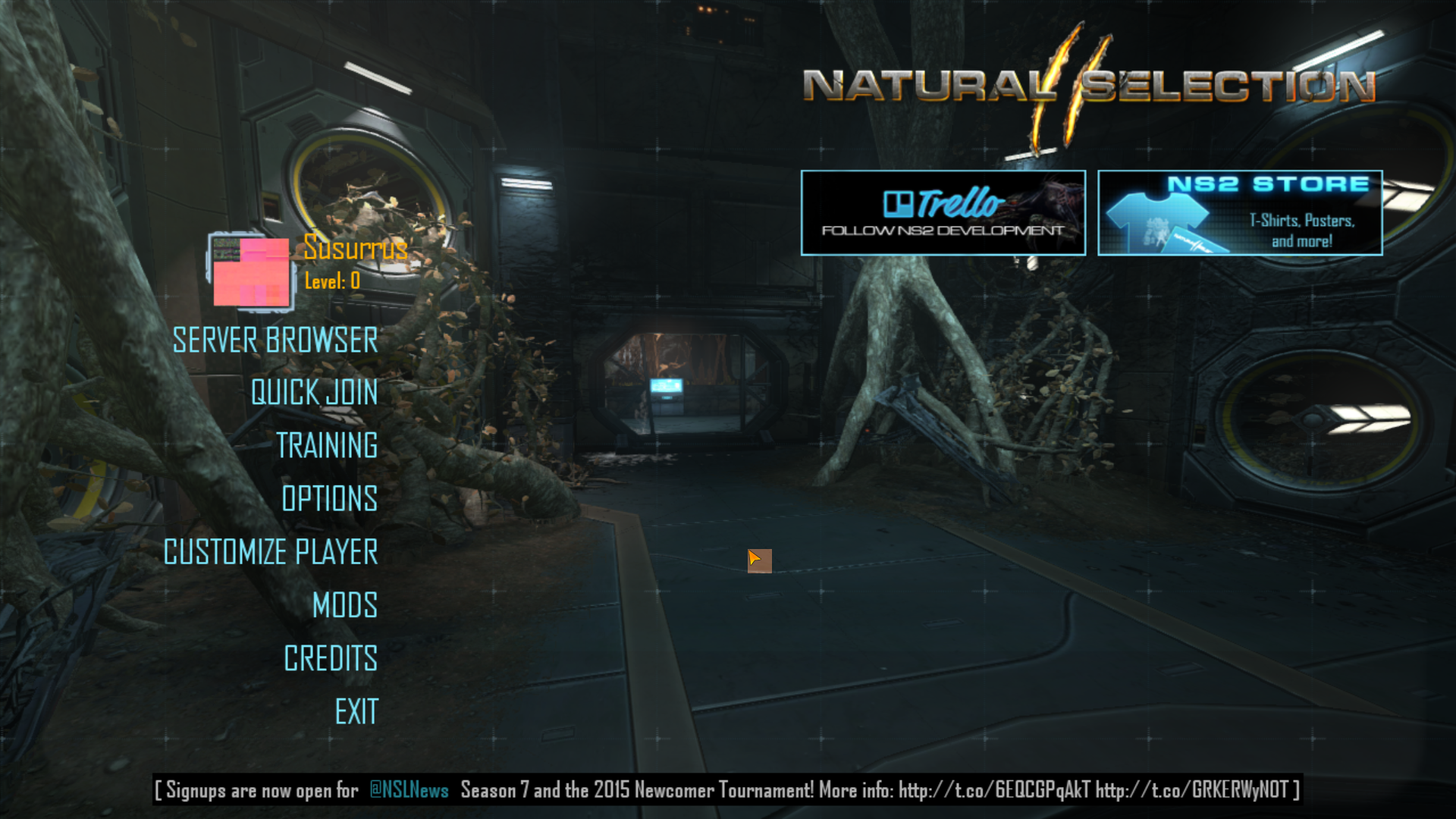Select Quick Join from the menu
This screenshot has height=819, width=1456.
click(x=314, y=393)
